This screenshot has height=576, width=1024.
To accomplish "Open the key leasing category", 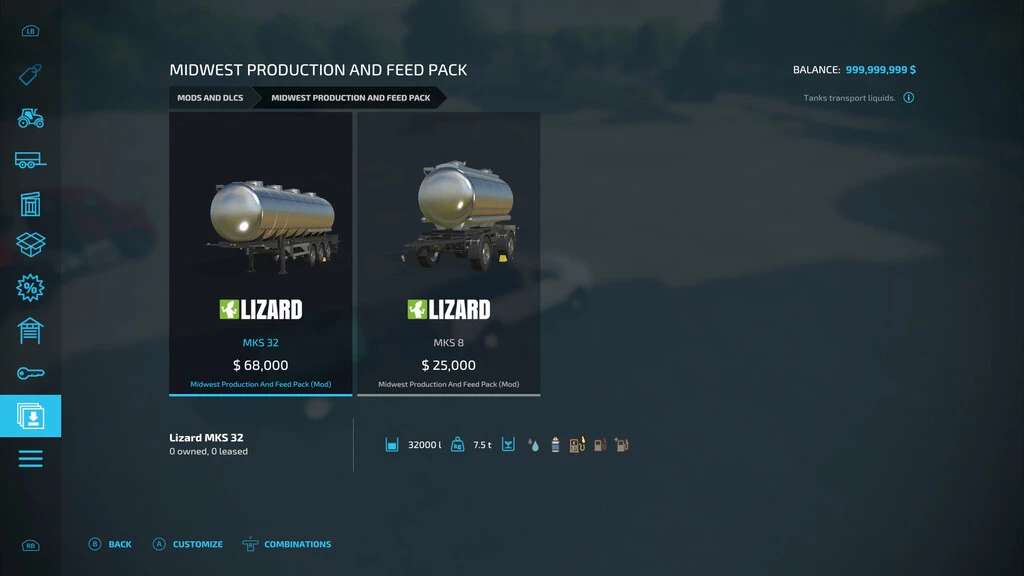I will 30,373.
